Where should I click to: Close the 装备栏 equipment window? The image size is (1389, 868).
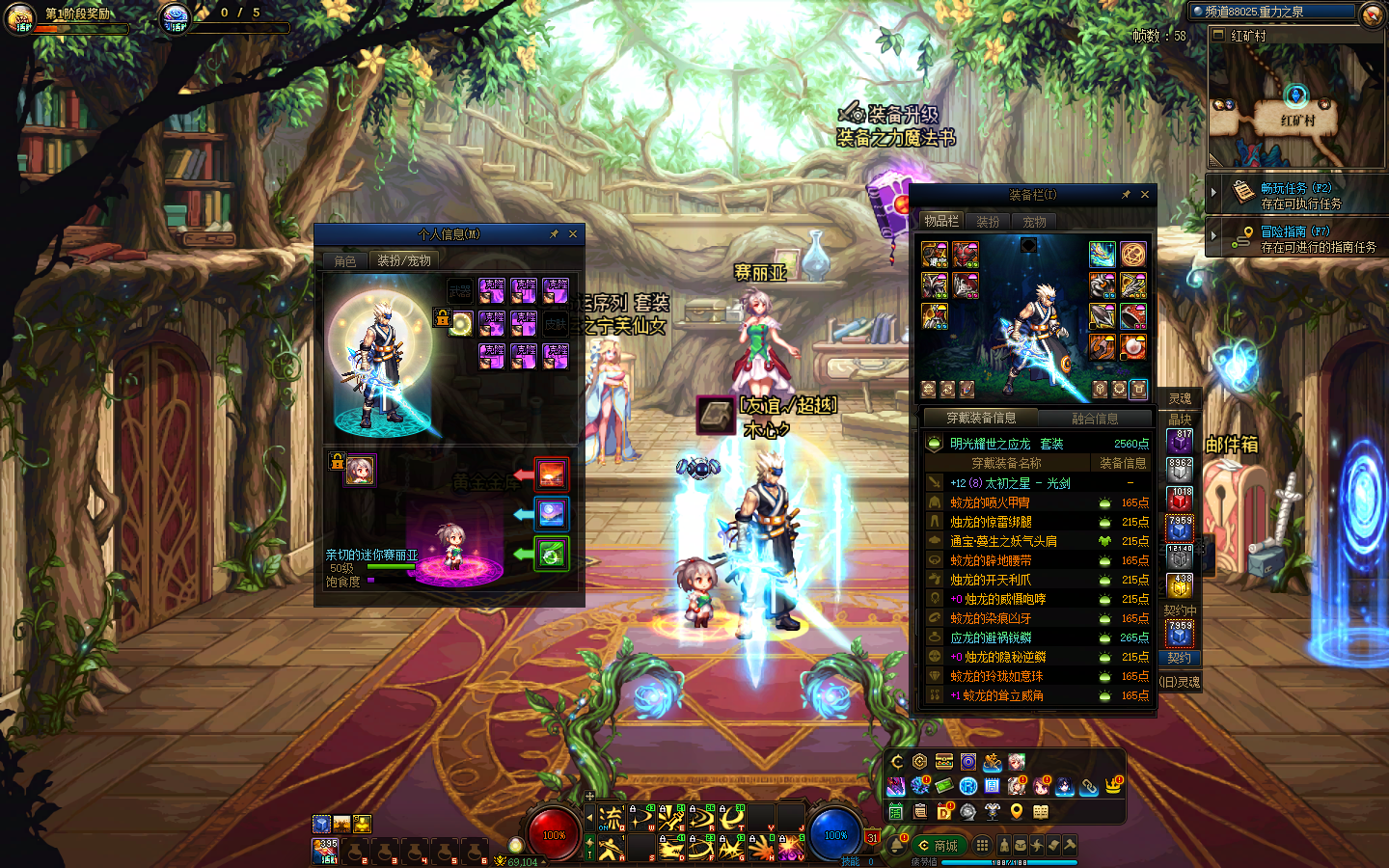point(1145,195)
